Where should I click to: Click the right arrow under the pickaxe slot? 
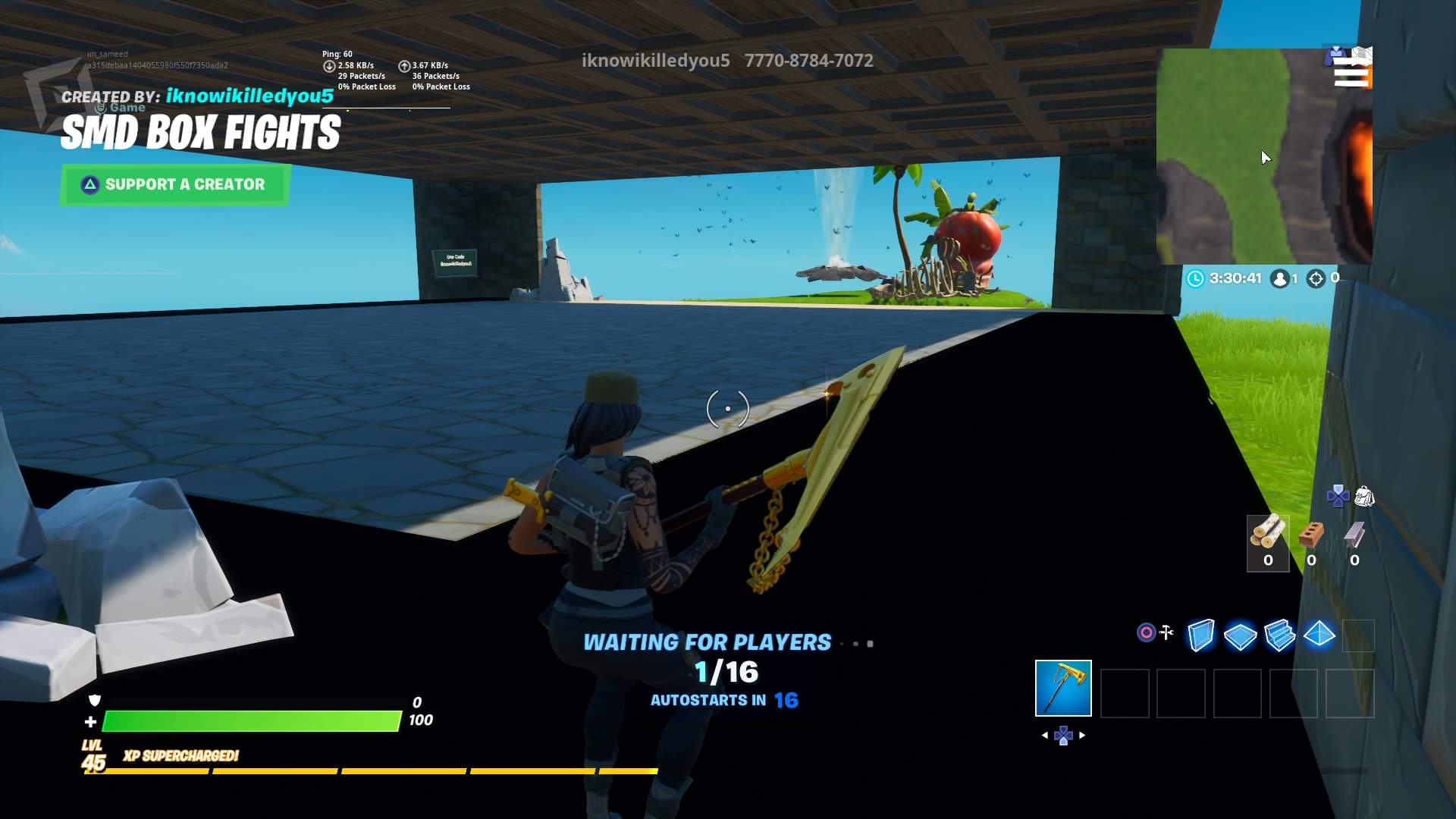(x=1083, y=734)
